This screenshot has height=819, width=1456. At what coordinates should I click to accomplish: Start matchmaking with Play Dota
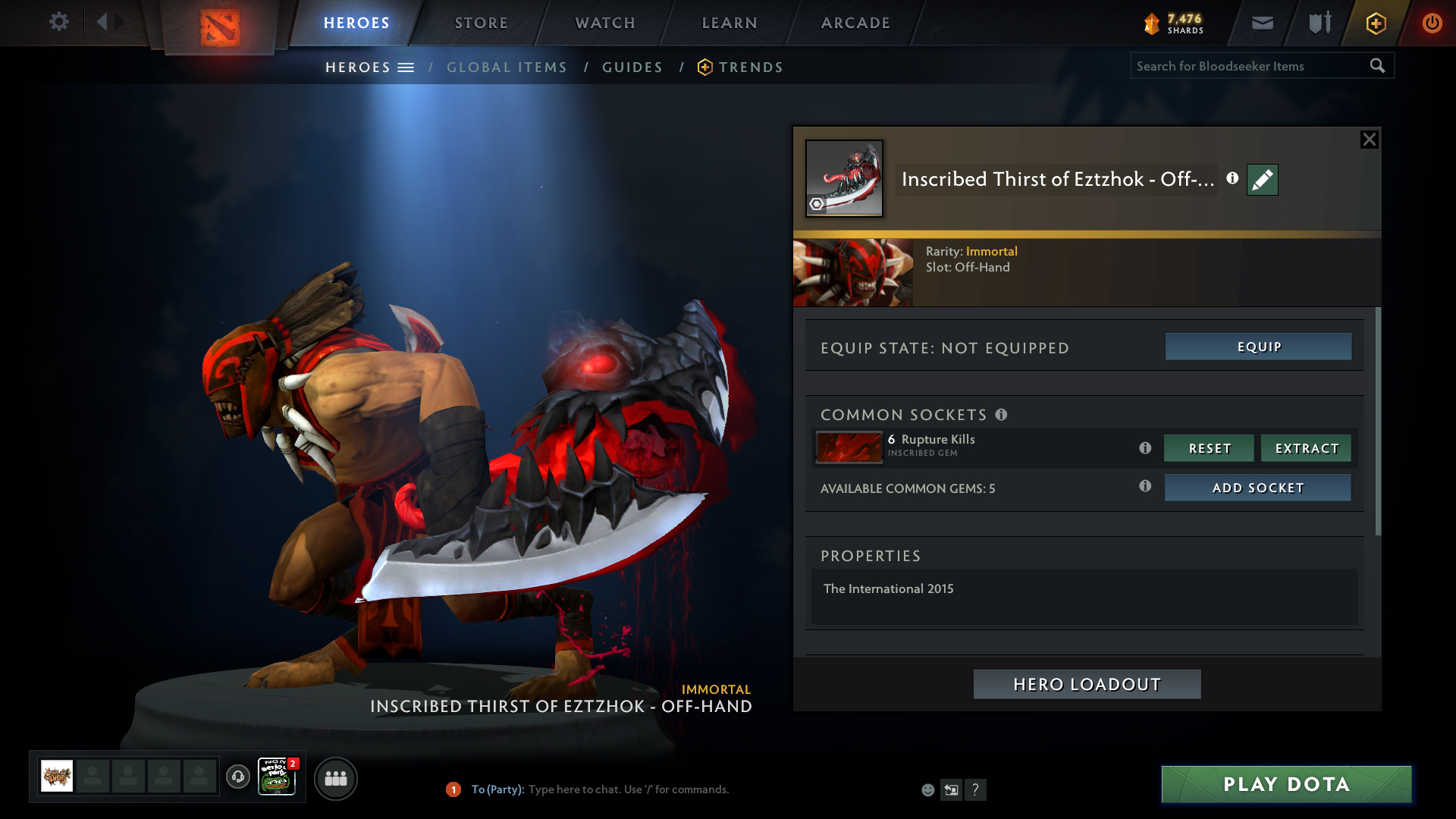pos(1286,784)
